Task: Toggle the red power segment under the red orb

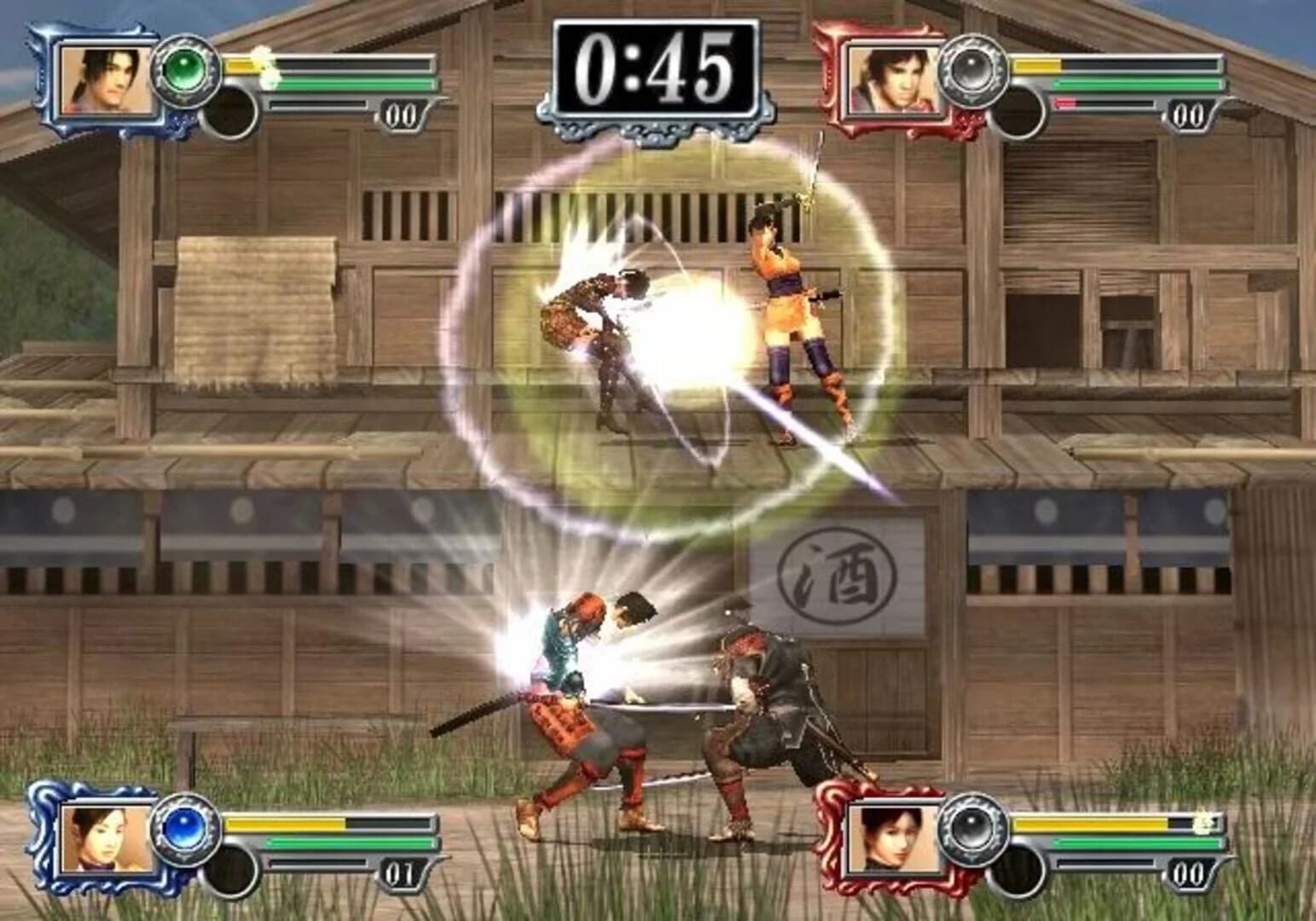Action: (1064, 101)
